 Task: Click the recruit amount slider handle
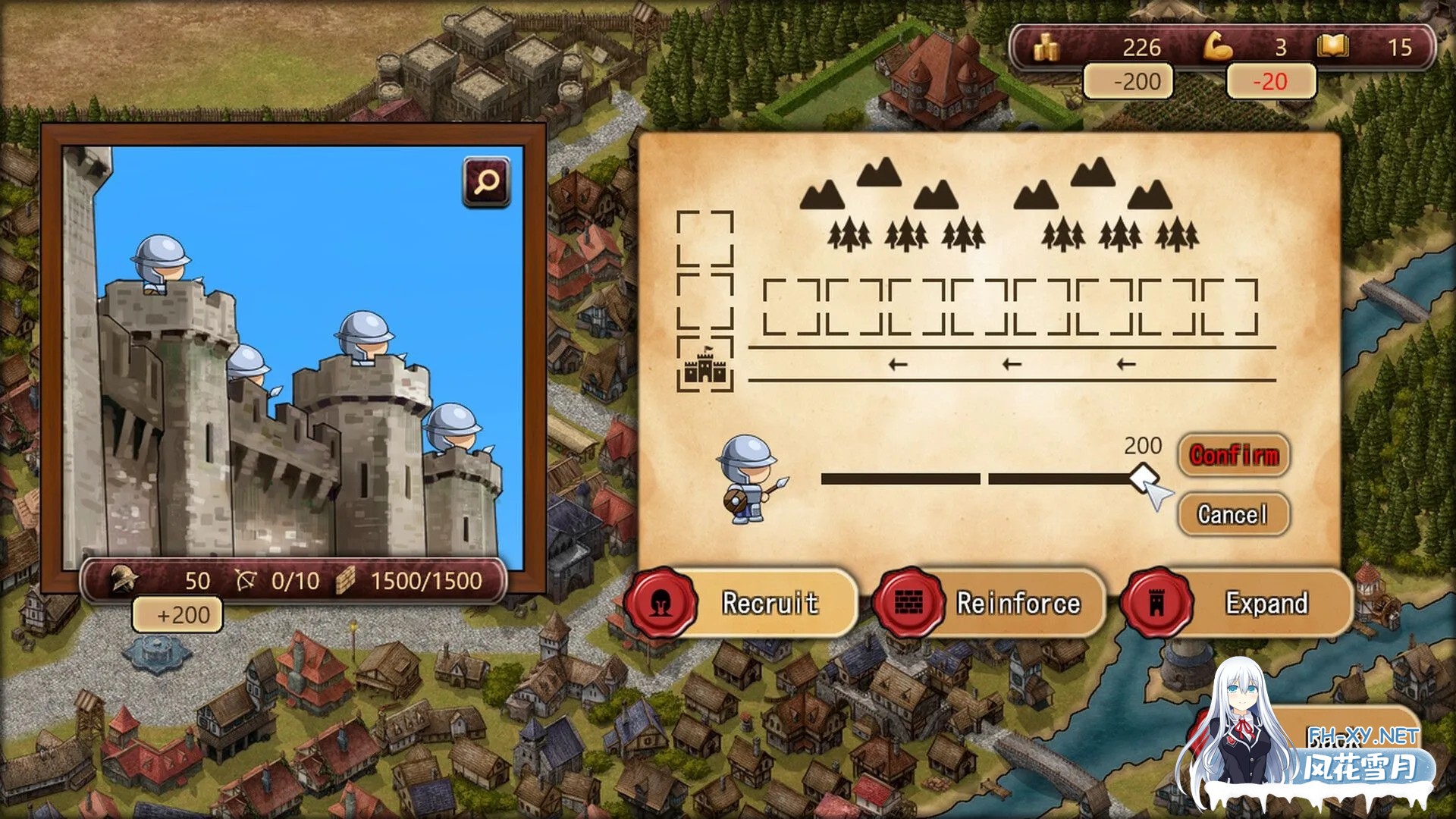(x=1142, y=479)
